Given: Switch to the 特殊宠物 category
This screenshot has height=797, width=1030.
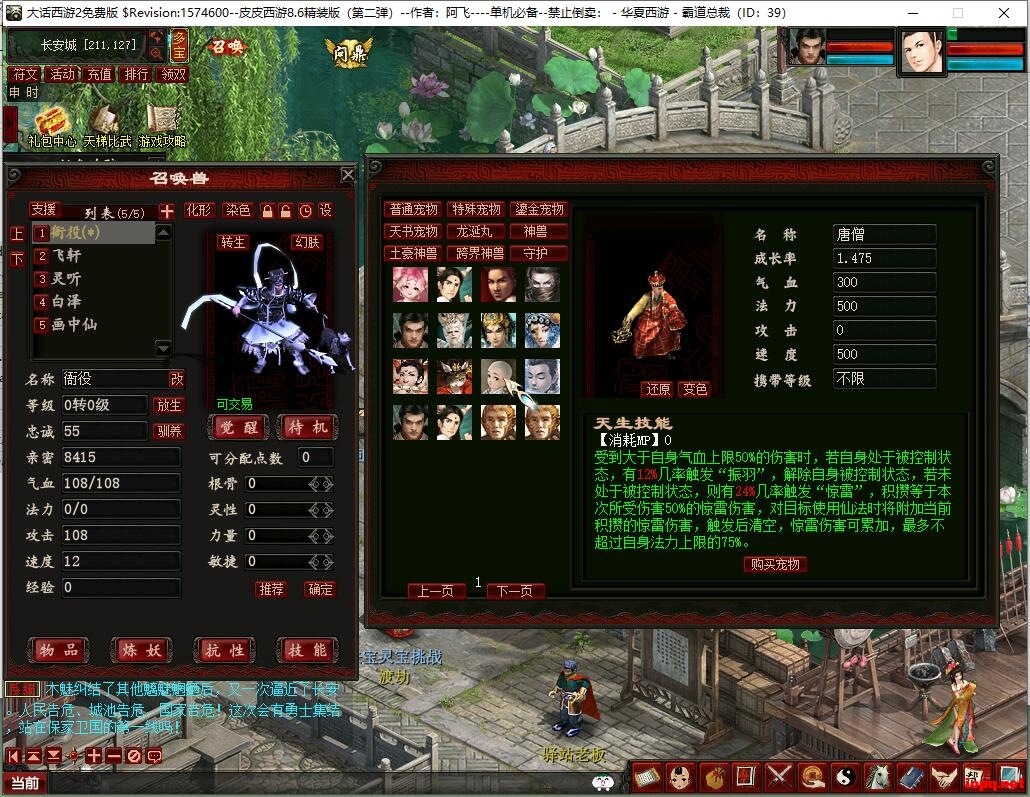Looking at the screenshot, I should point(475,210).
